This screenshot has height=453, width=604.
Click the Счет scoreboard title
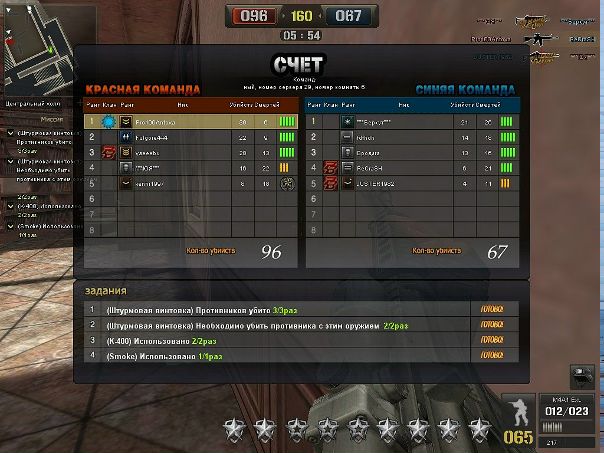[298, 66]
